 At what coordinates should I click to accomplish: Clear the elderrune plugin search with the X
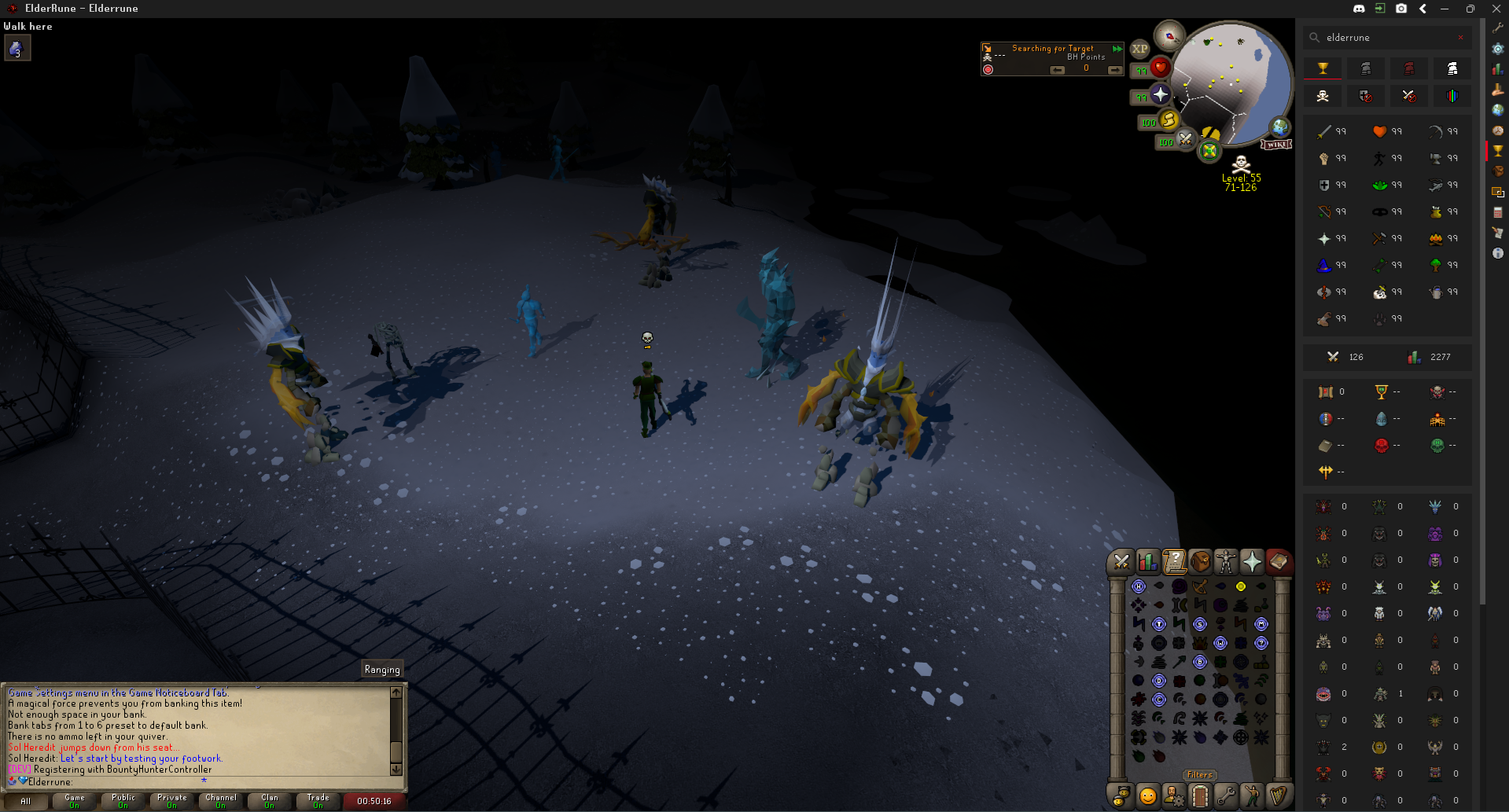1461,37
